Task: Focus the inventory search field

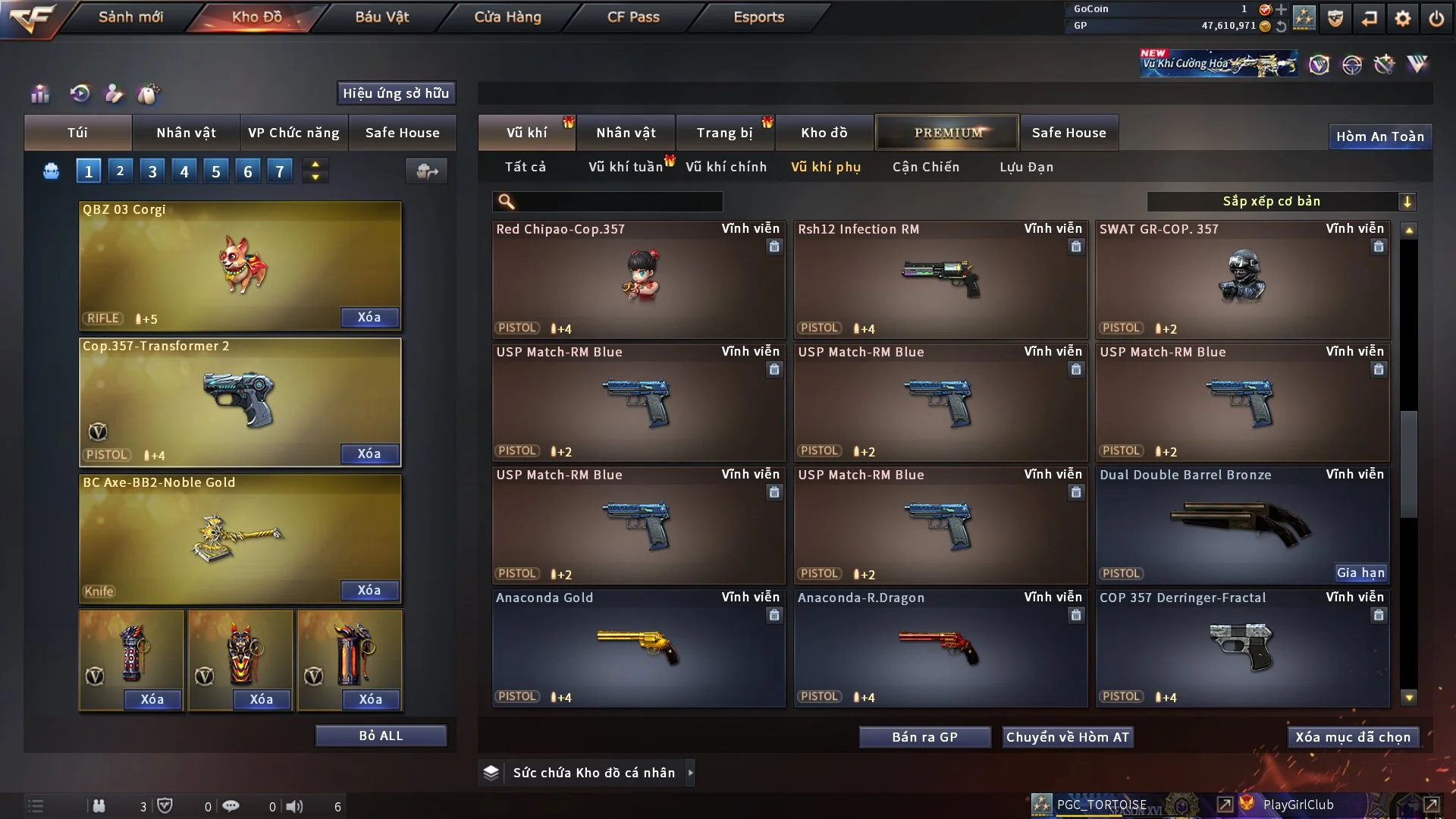Action: click(x=618, y=201)
